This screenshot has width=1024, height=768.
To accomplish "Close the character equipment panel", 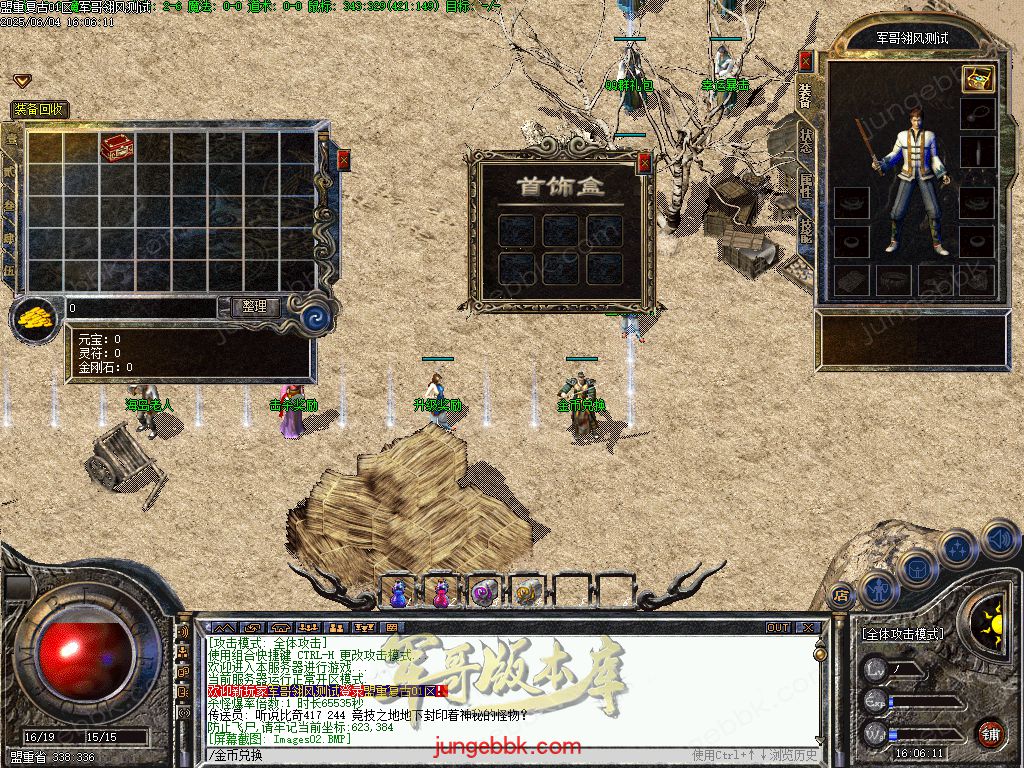I will [x=805, y=60].
